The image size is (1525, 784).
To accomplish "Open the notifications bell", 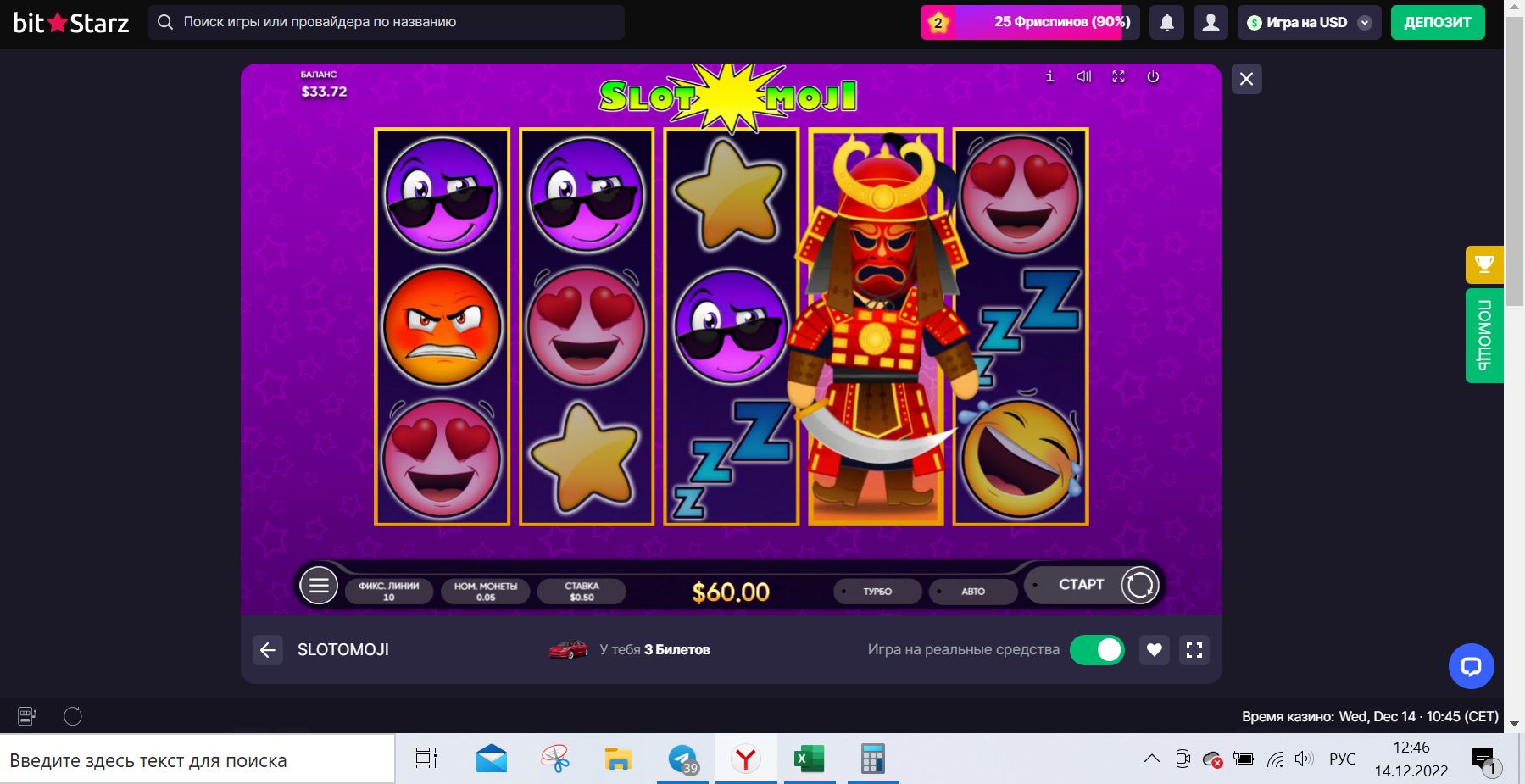I will 1166,23.
